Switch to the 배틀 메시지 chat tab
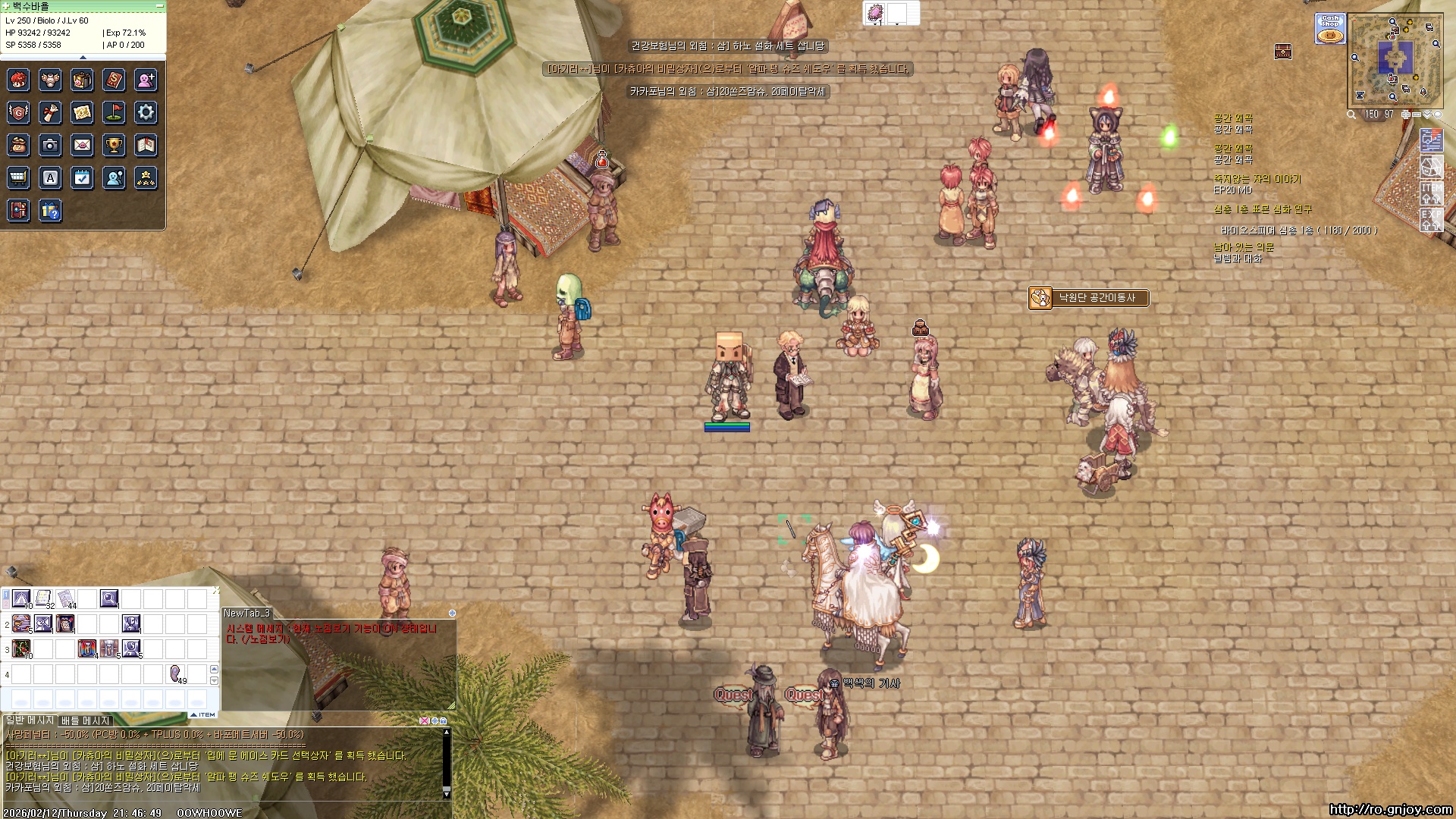1456x819 pixels. (85, 720)
